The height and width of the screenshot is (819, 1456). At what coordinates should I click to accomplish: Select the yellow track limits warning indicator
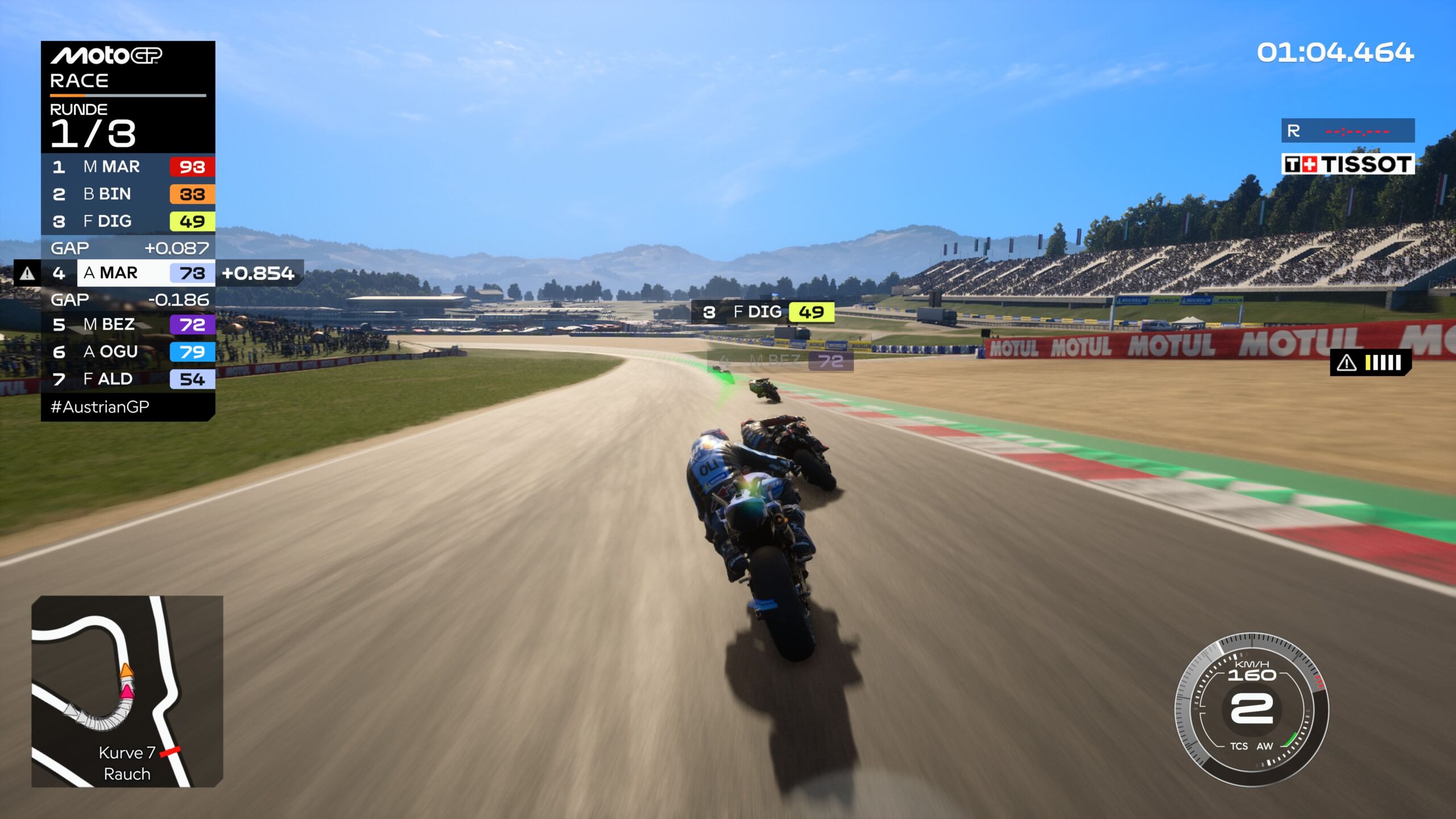click(x=1371, y=362)
